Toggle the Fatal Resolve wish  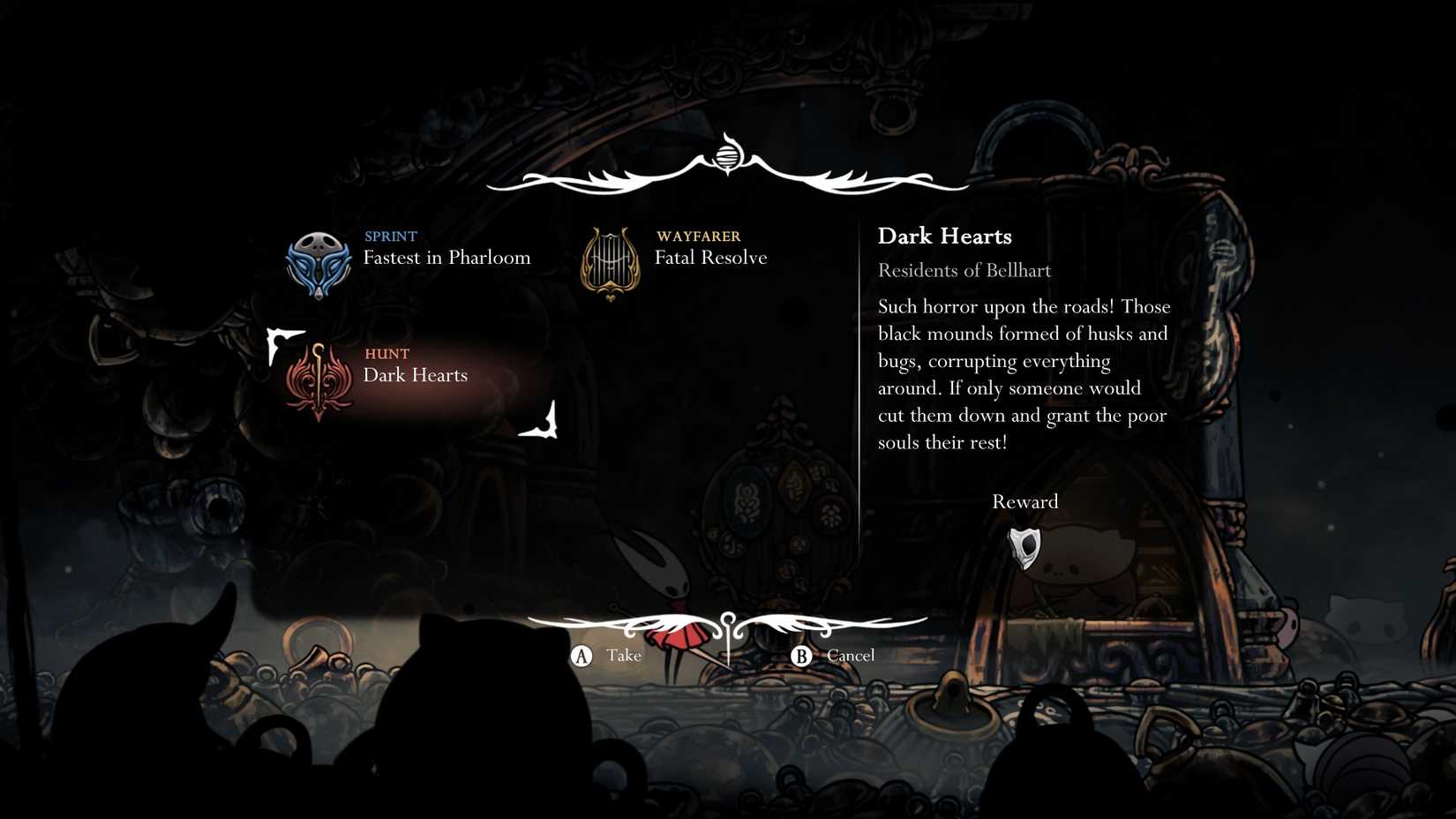pos(710,258)
